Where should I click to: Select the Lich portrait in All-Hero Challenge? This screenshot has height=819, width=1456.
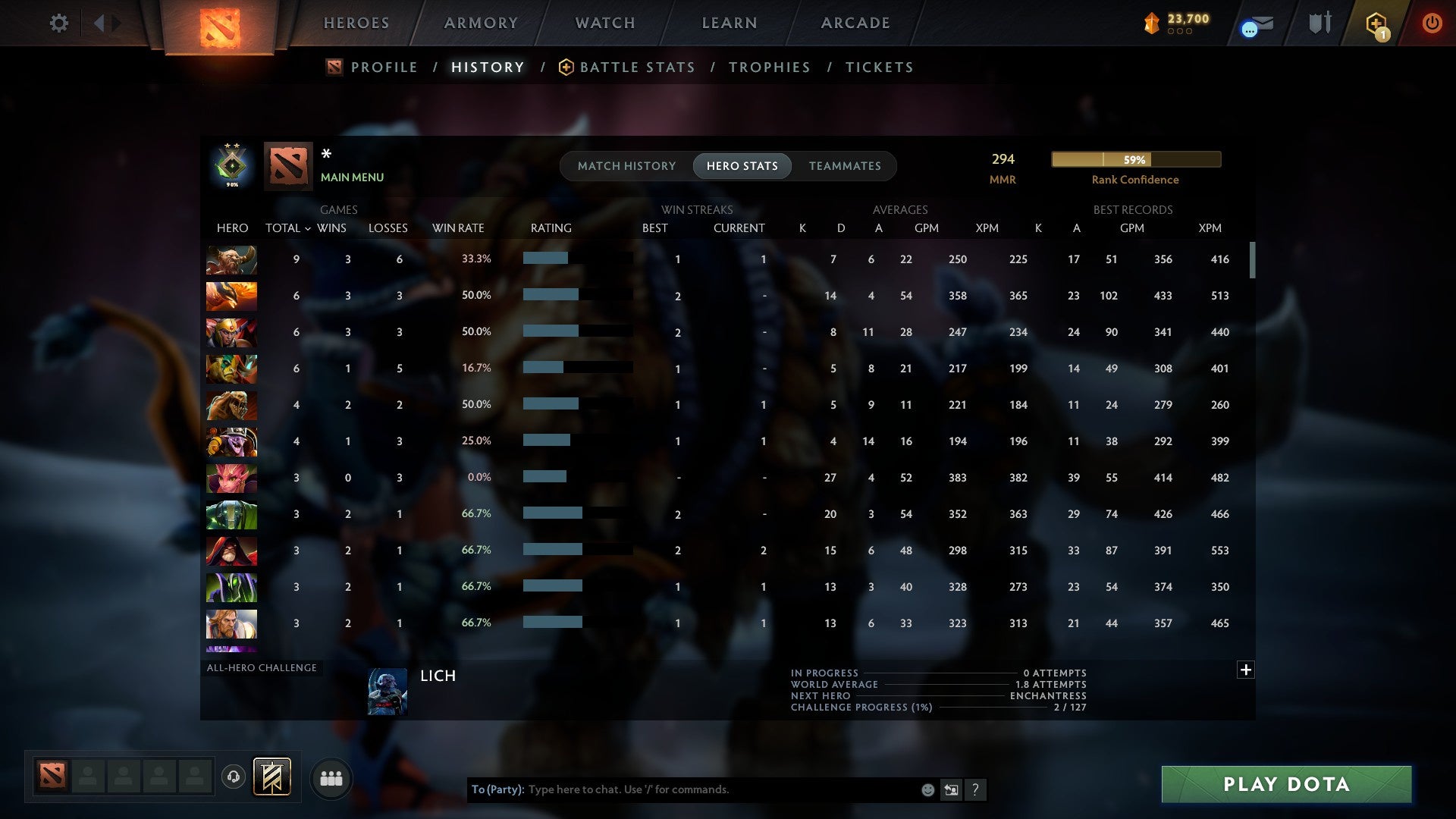tap(388, 691)
